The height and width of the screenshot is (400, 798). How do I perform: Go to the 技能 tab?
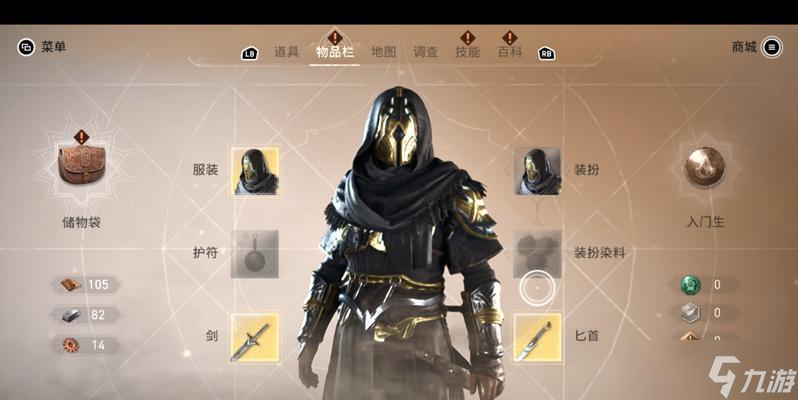click(x=467, y=52)
